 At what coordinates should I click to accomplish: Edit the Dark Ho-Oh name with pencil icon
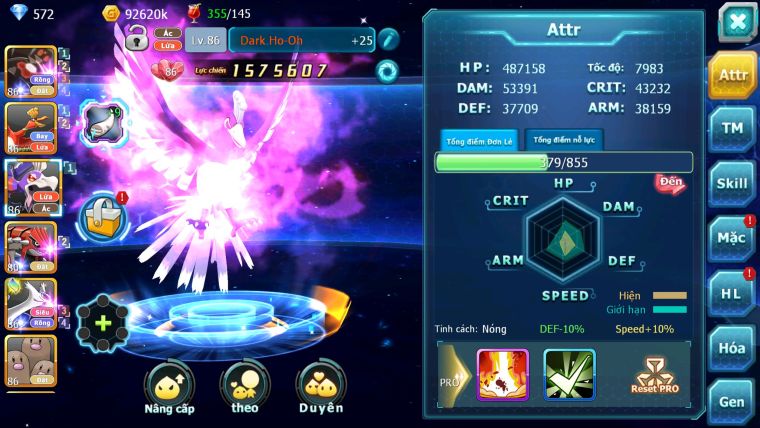pyautogui.click(x=389, y=40)
